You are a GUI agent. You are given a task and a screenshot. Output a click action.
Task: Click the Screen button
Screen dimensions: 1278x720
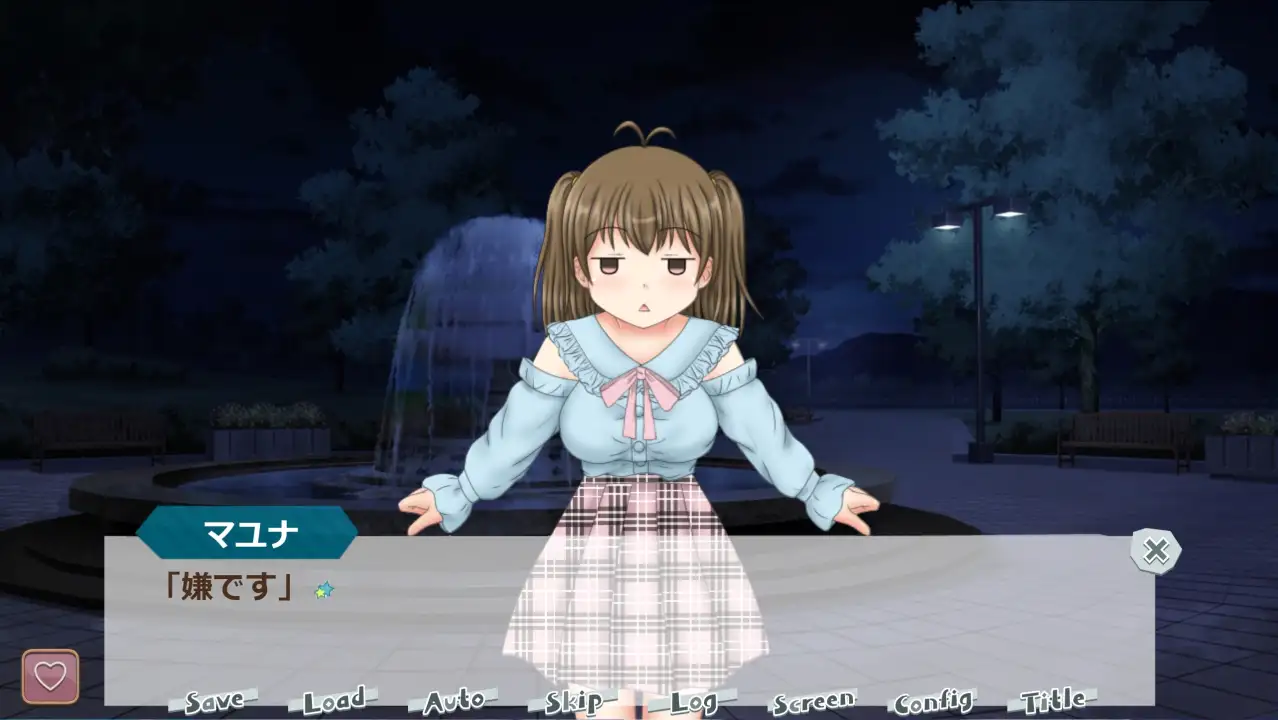814,701
